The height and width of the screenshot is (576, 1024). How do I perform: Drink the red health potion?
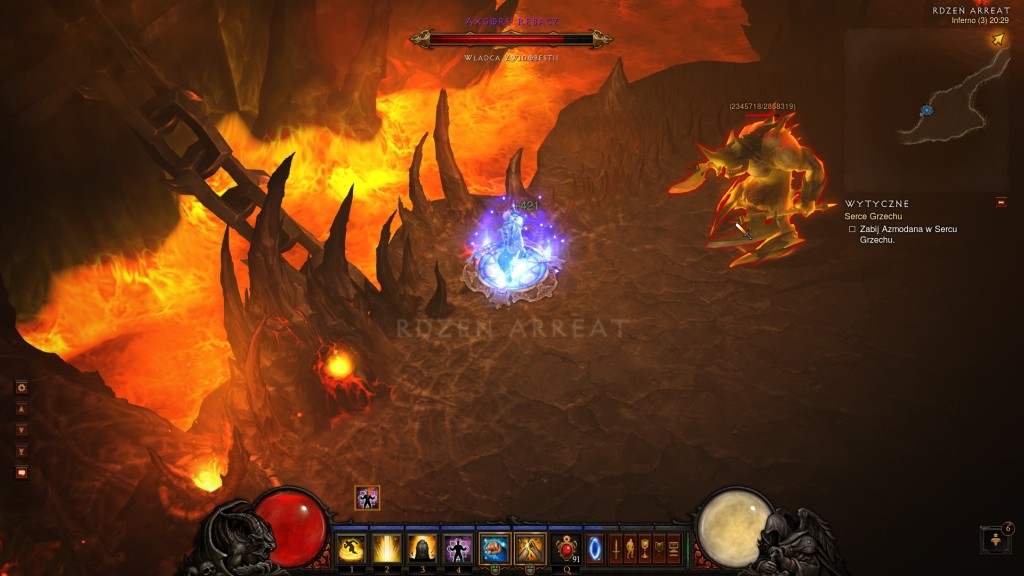567,548
